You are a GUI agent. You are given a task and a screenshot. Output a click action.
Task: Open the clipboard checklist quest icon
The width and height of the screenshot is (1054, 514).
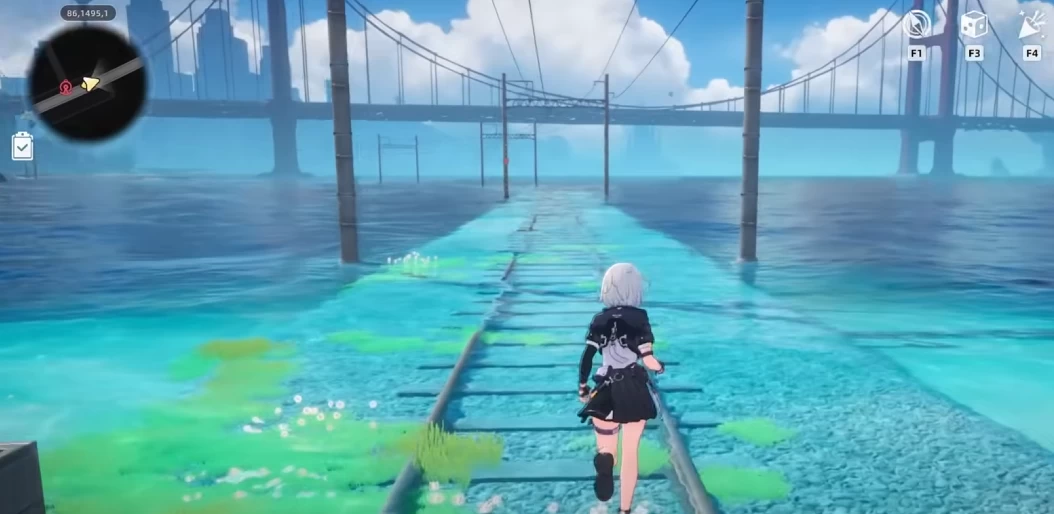pos(22,147)
